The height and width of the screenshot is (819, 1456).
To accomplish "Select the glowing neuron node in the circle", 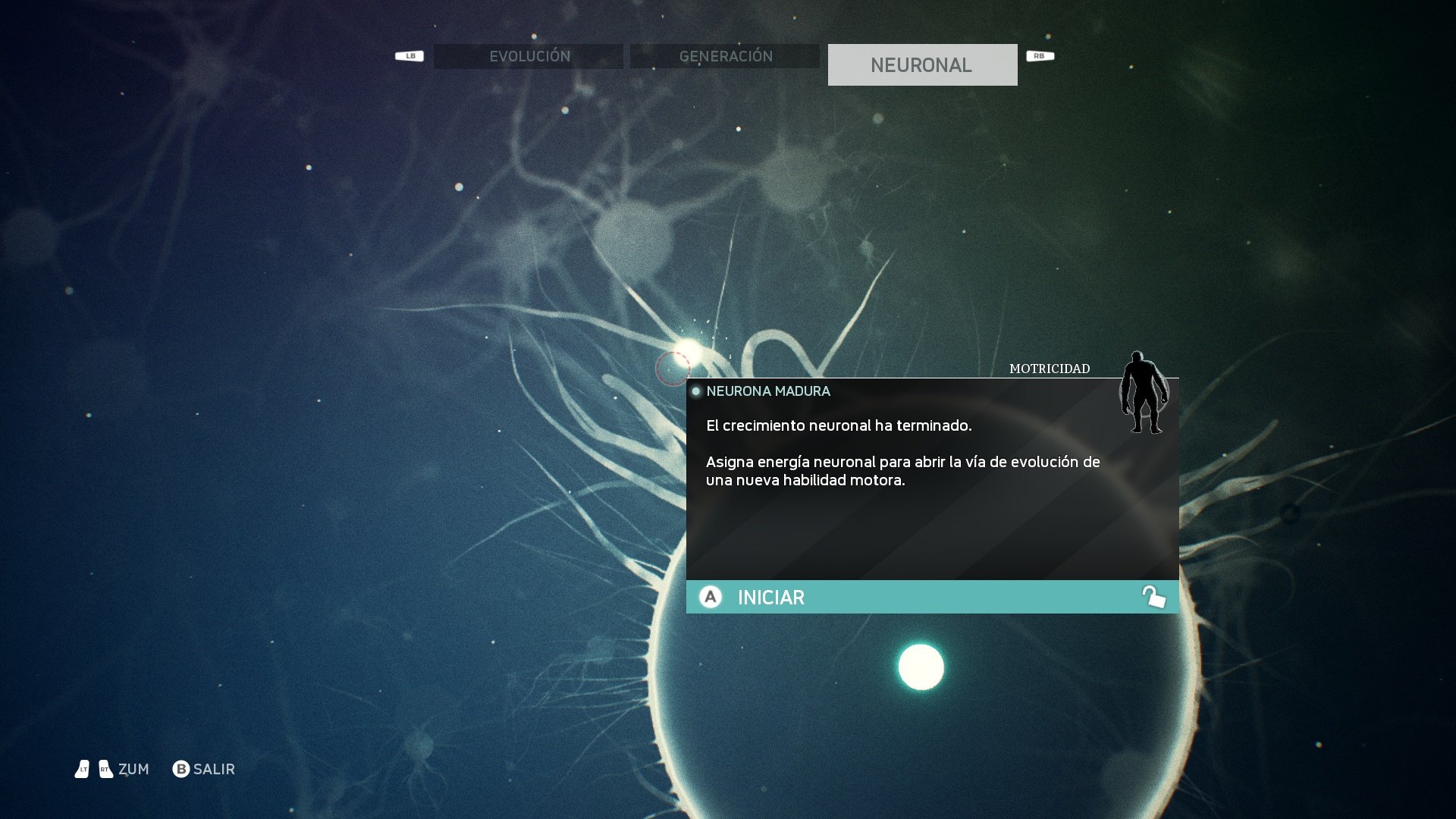I will pyautogui.click(x=921, y=667).
